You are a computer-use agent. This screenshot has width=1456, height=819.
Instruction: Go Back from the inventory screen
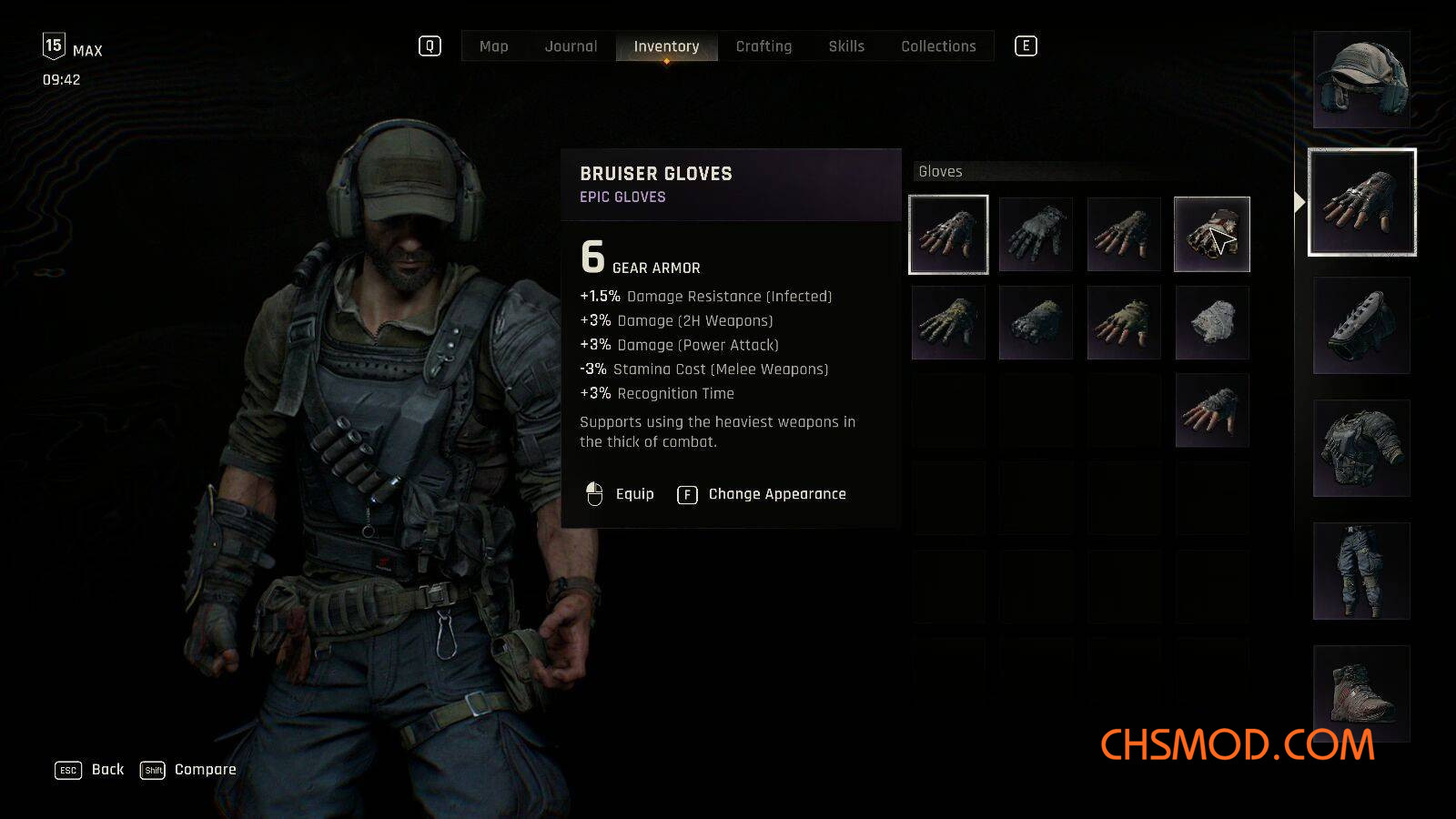coord(90,770)
